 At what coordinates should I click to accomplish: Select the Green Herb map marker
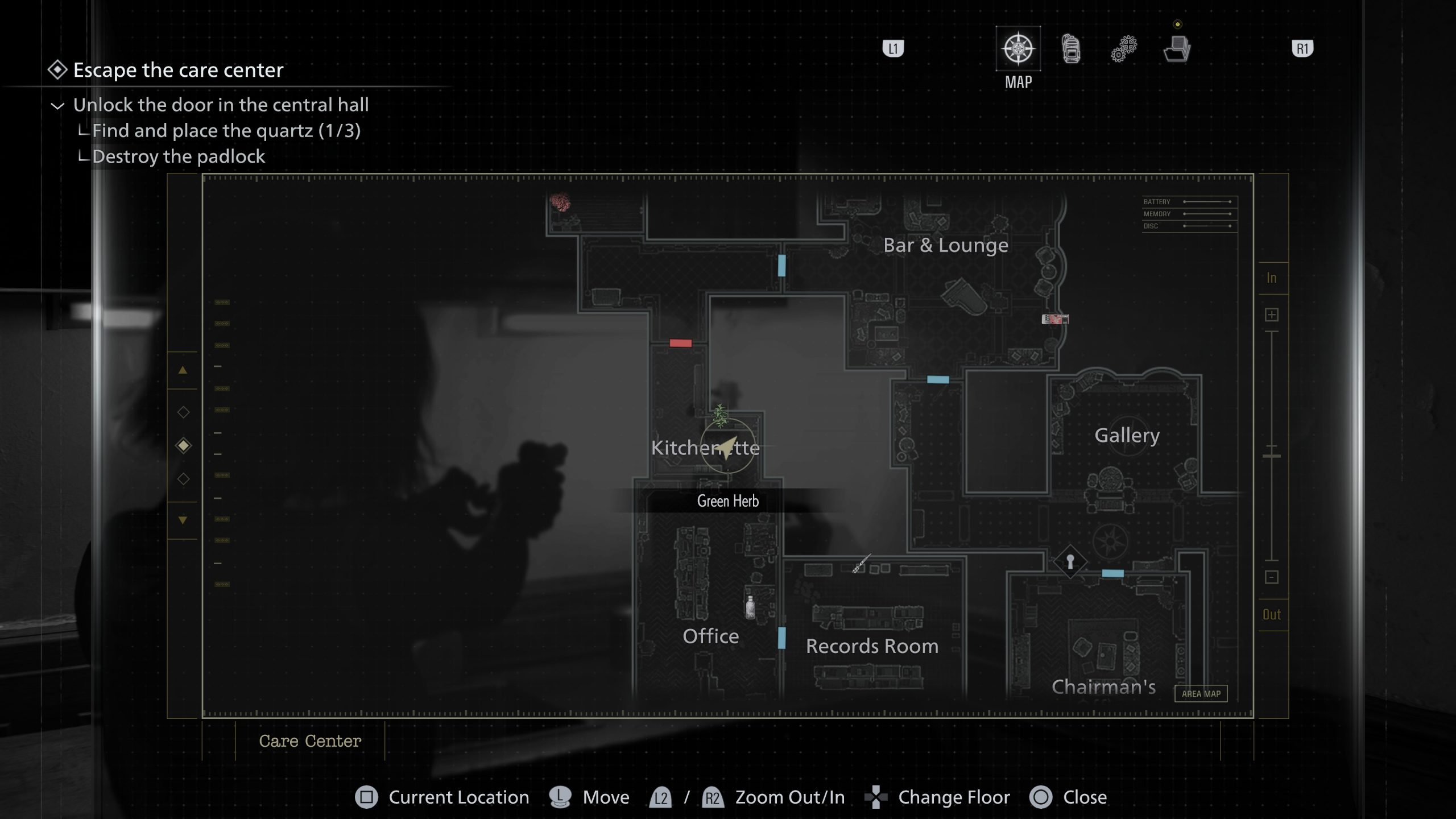click(720, 416)
